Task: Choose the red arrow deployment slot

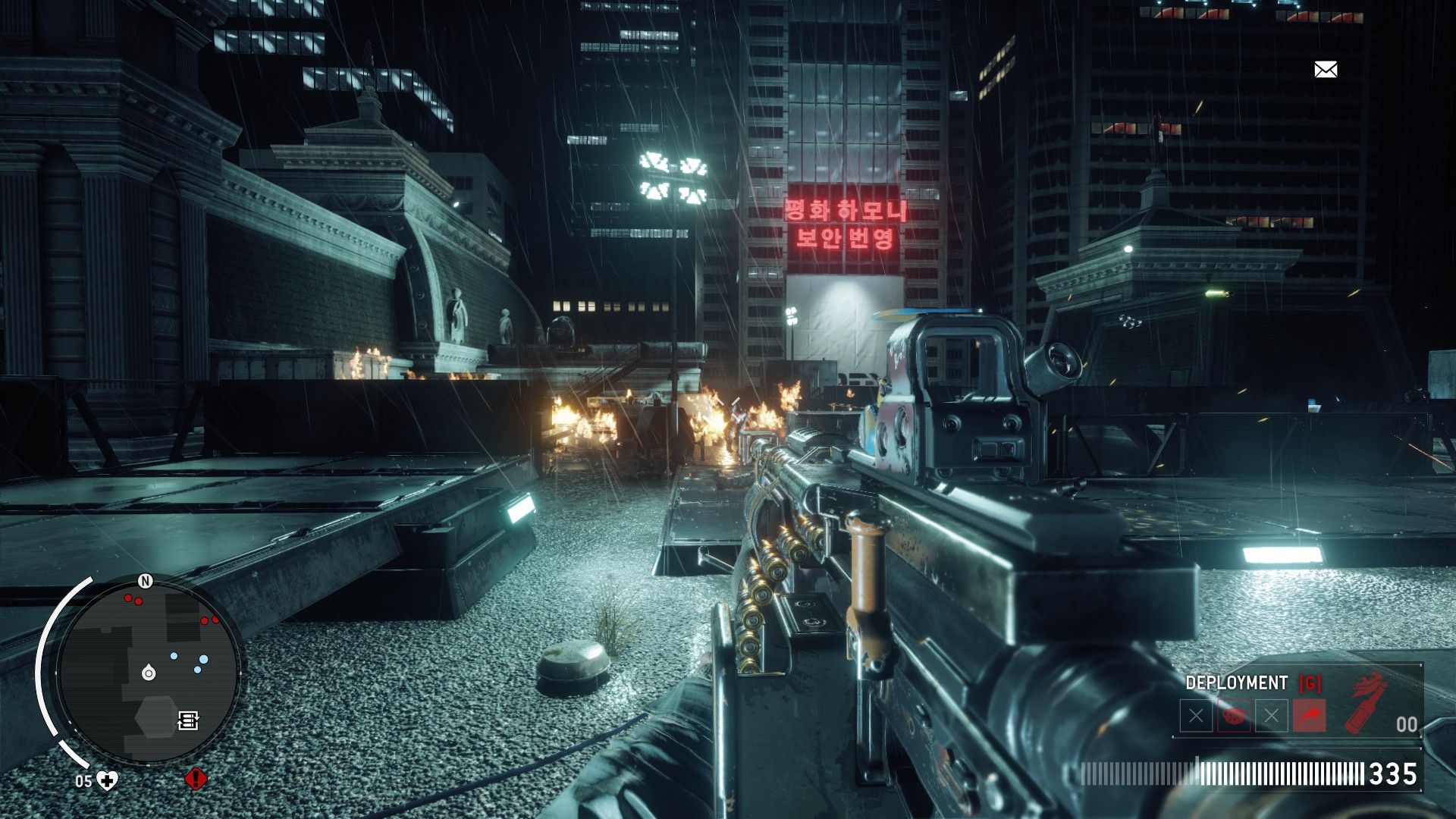Action: [1310, 716]
